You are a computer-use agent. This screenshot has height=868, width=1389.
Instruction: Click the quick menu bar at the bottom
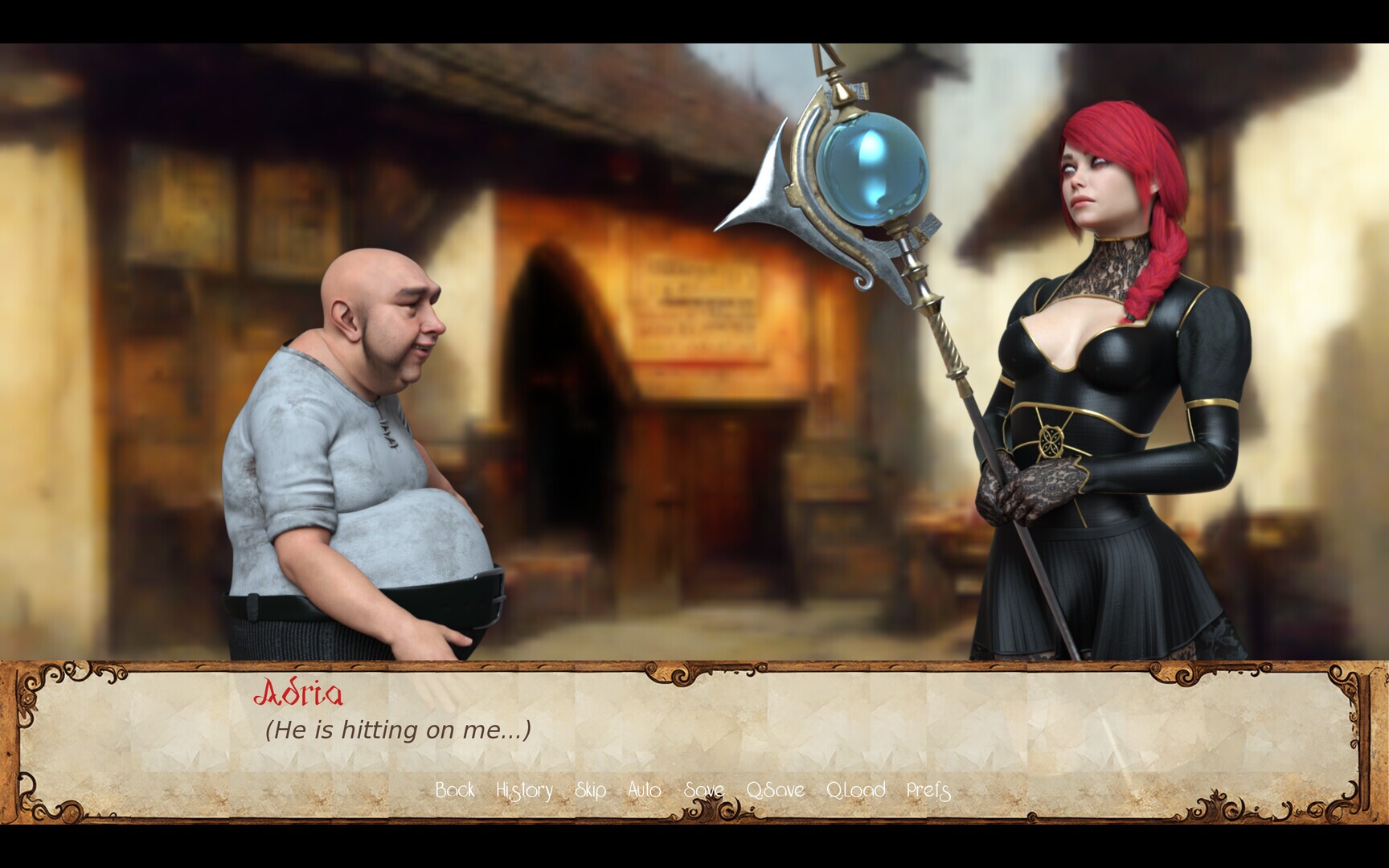[691, 791]
